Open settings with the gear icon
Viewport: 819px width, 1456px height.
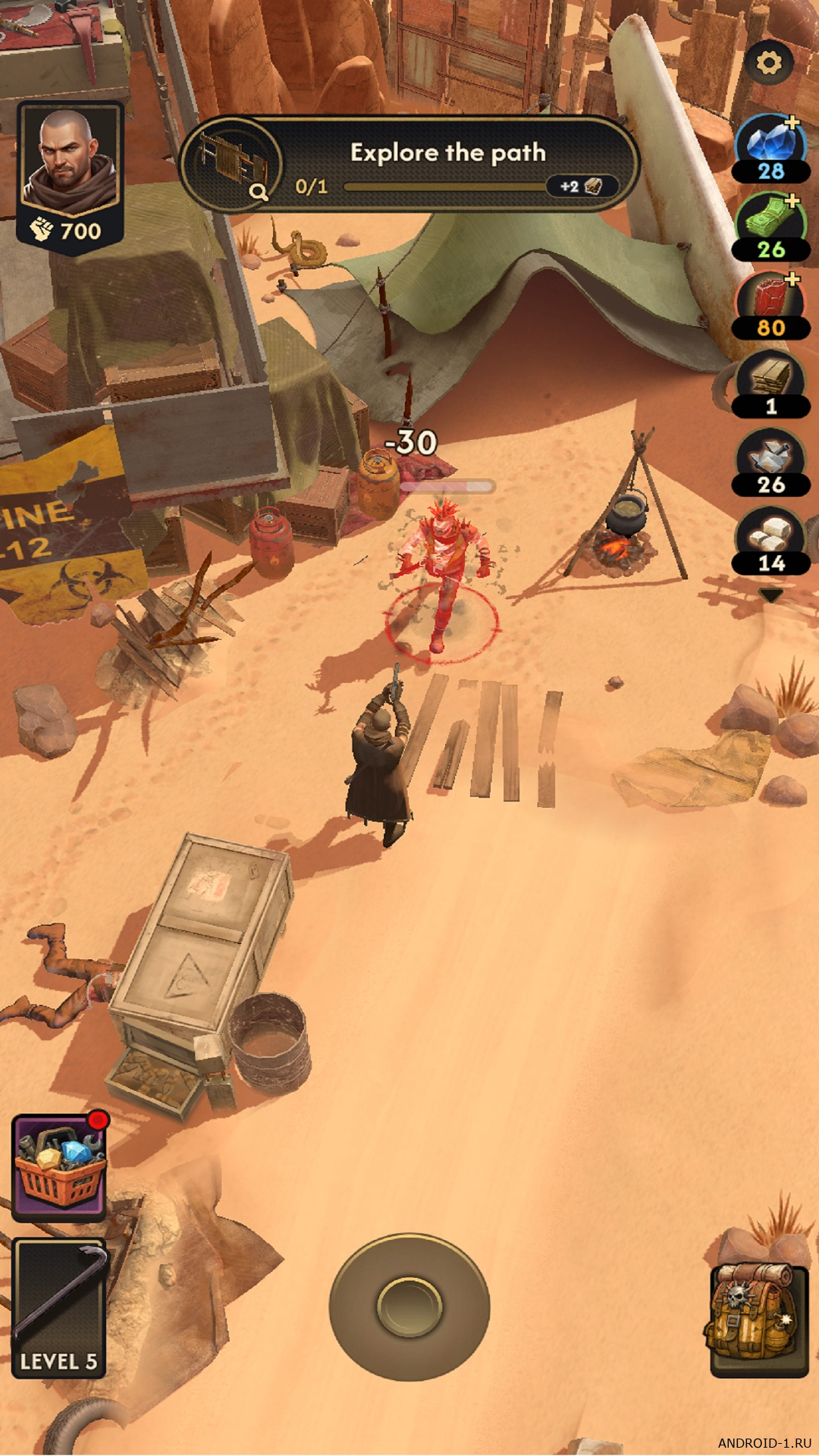tap(768, 63)
